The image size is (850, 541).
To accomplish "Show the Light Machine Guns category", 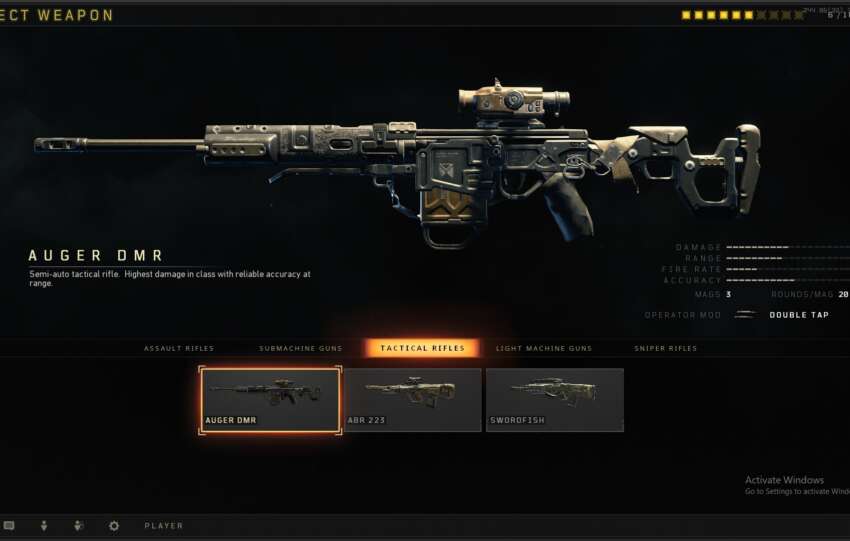I will click(x=544, y=348).
